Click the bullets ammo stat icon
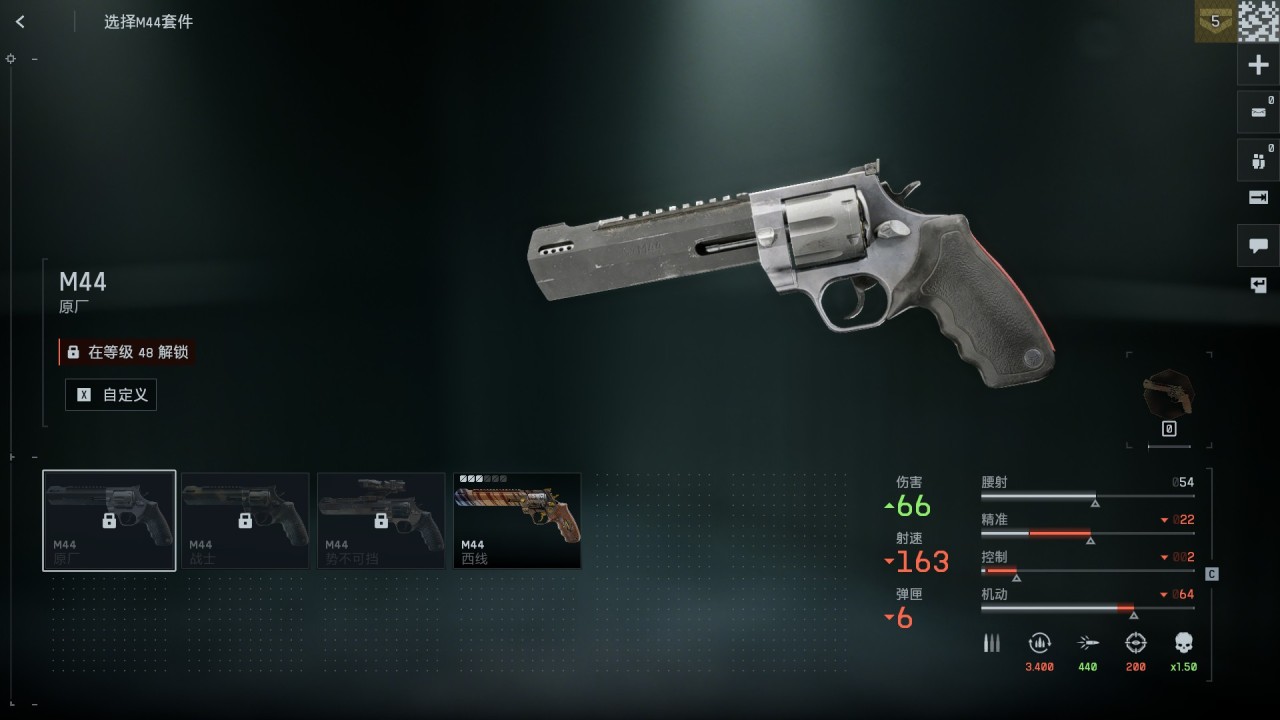 tap(991, 643)
